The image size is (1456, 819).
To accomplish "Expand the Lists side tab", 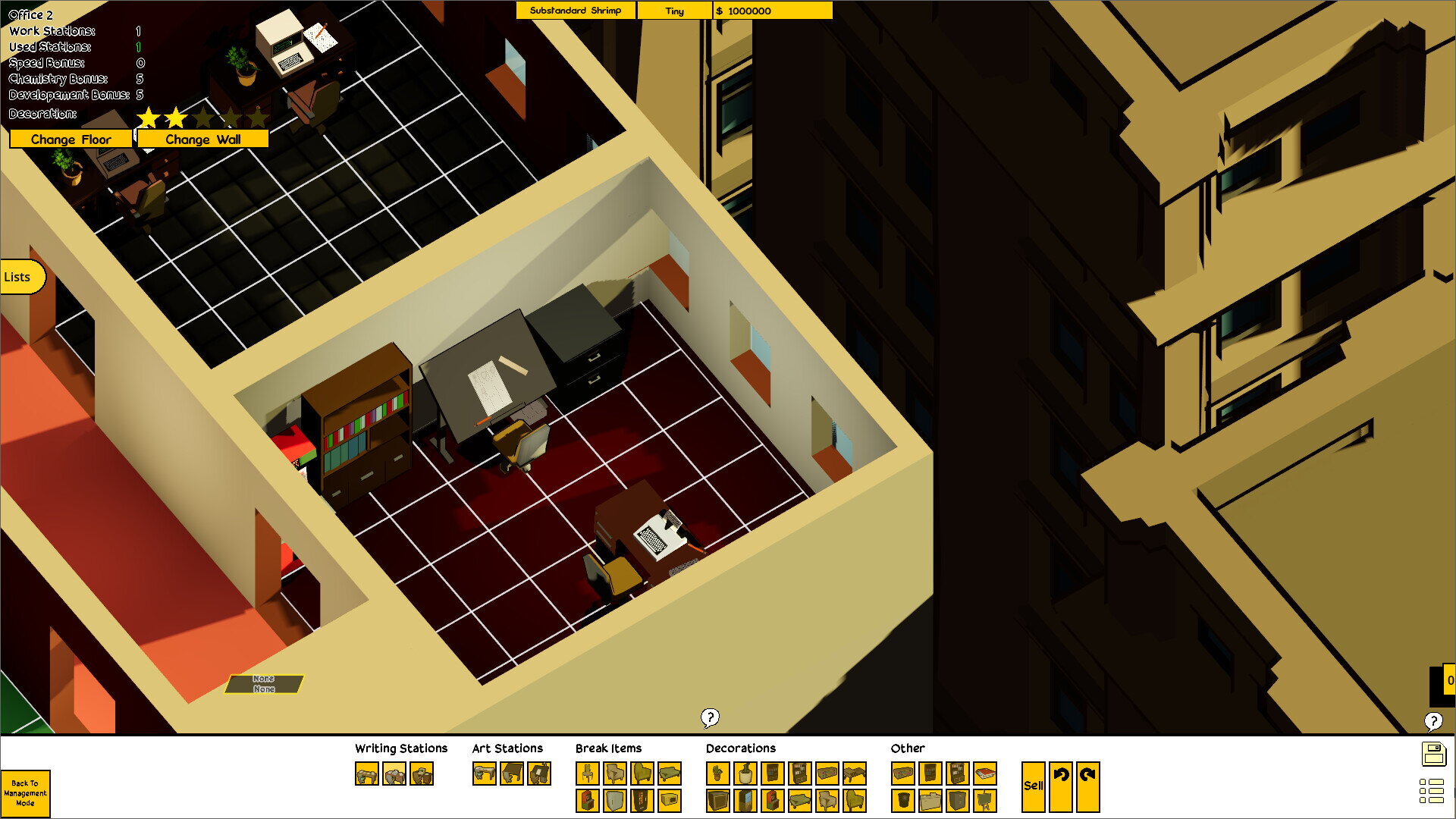I will click(20, 277).
